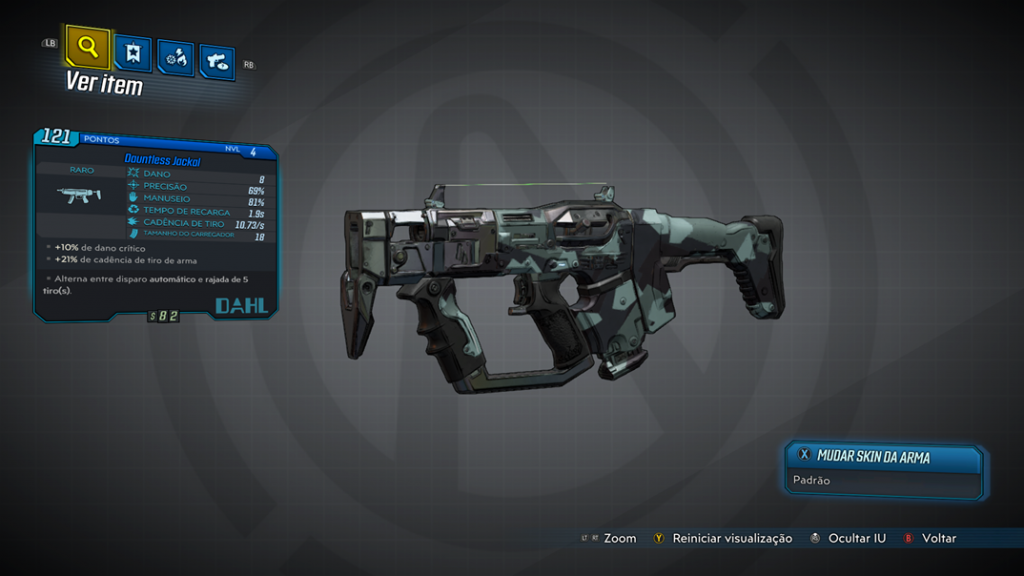Image resolution: width=1024 pixels, height=576 pixels.
Task: Click the Voltar back option
Action: point(938,538)
